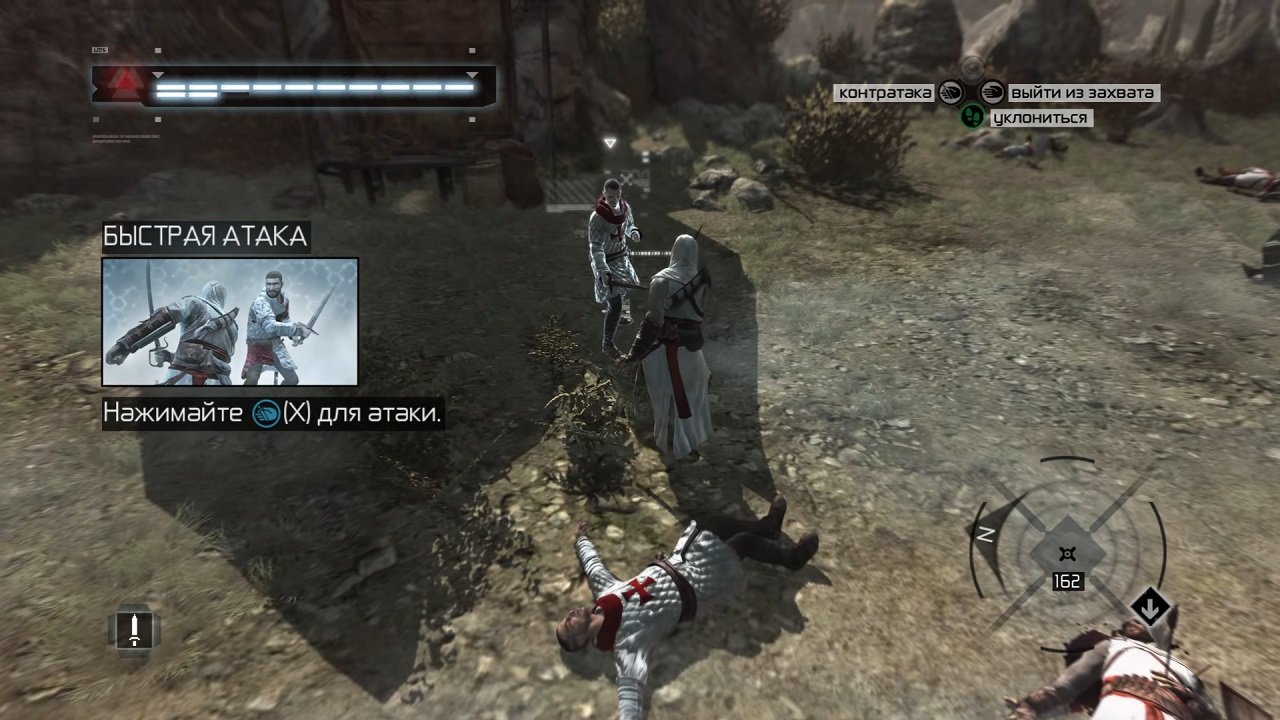Select the sword weapon icon
The width and height of the screenshot is (1280, 720).
(134, 629)
